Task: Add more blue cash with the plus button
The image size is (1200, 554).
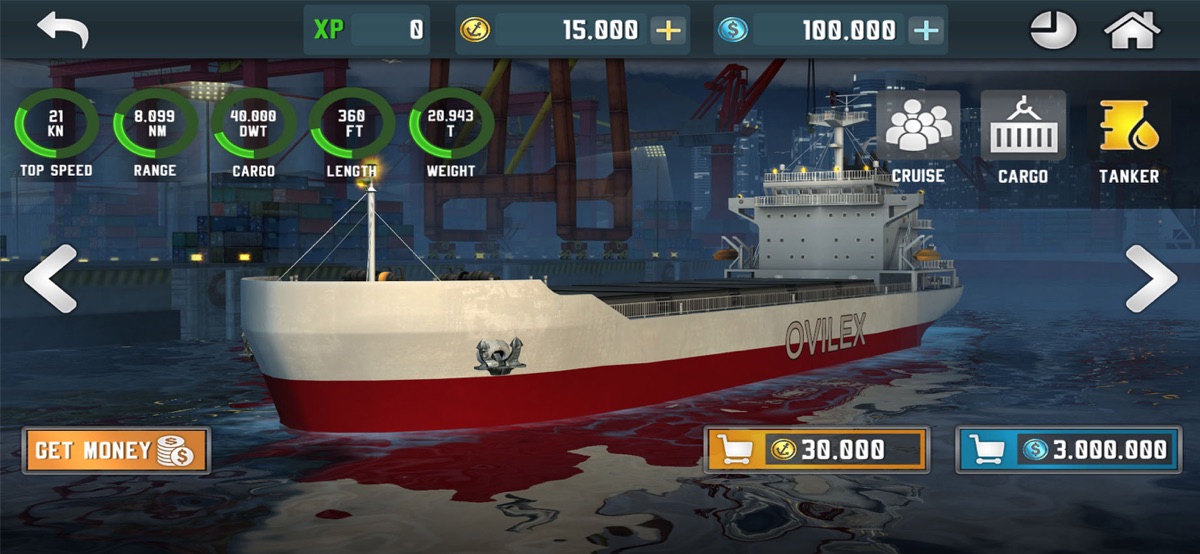Action: tap(926, 30)
